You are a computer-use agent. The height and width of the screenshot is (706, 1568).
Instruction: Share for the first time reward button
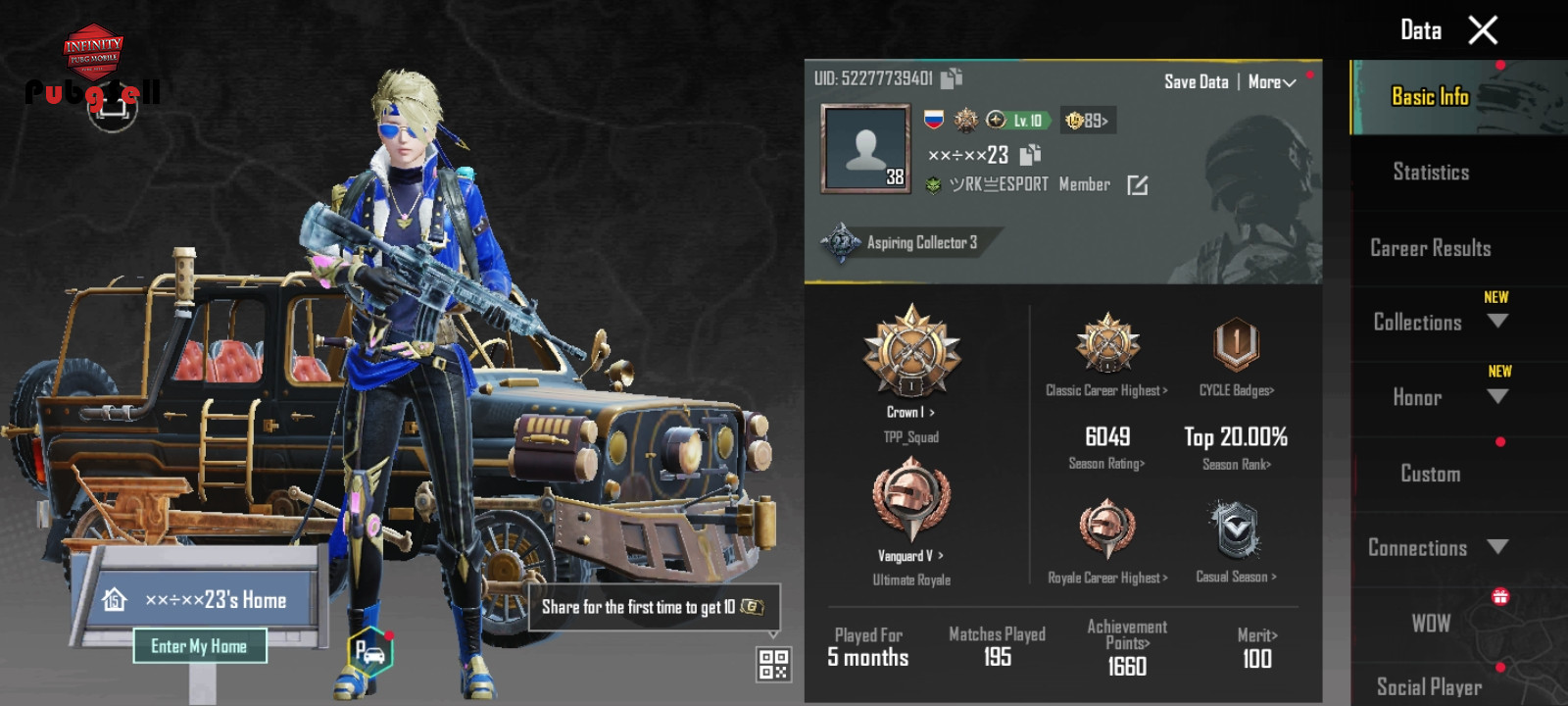[x=654, y=607]
